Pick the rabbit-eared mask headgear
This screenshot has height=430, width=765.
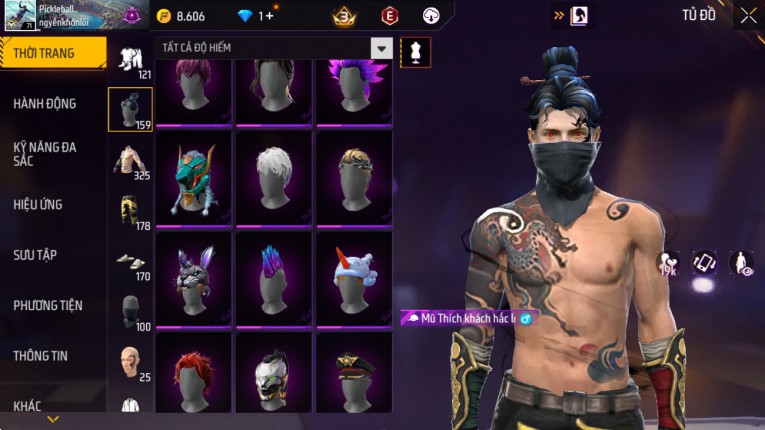pyautogui.click(x=194, y=278)
